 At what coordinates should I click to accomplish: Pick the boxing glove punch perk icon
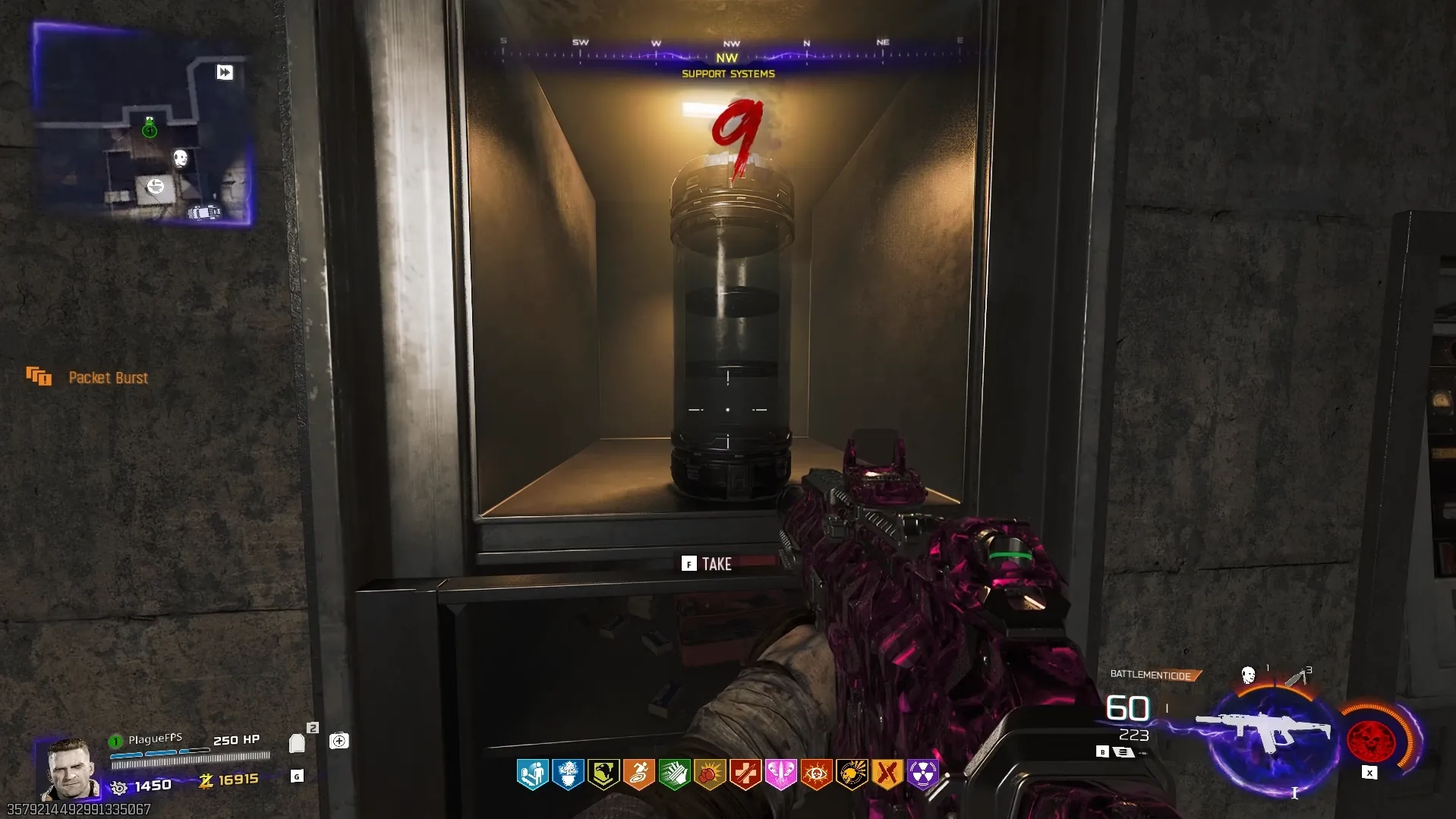[x=710, y=774]
